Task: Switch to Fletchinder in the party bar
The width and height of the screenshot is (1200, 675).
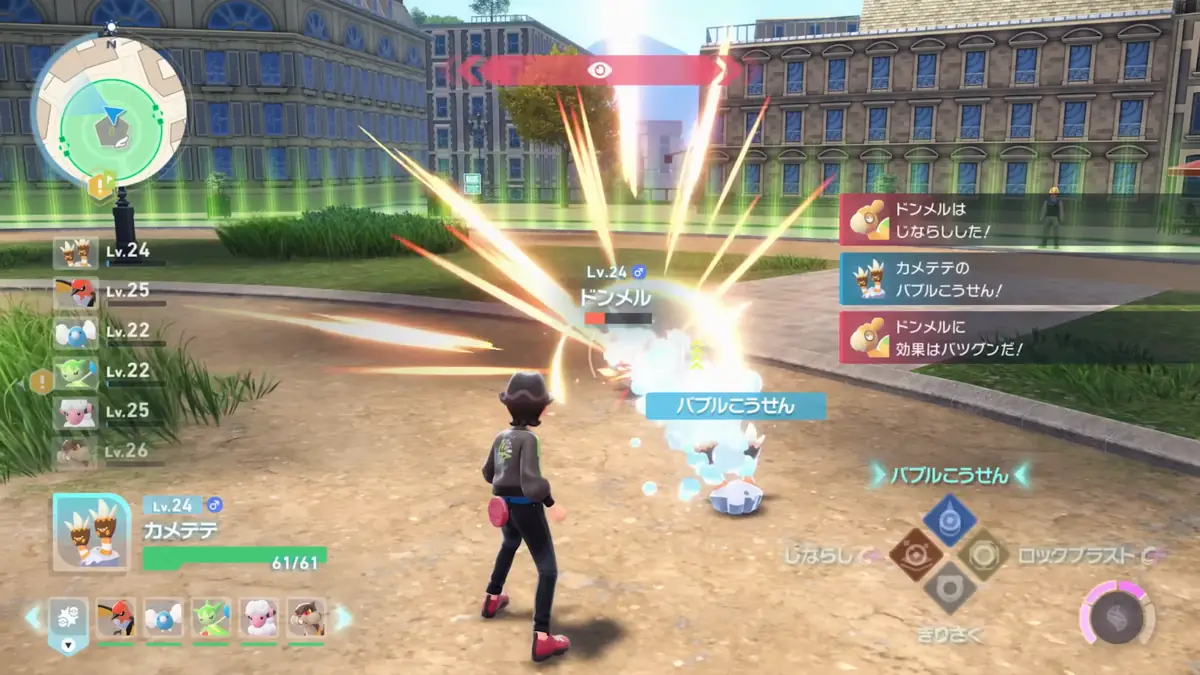Action: pyautogui.click(x=116, y=618)
